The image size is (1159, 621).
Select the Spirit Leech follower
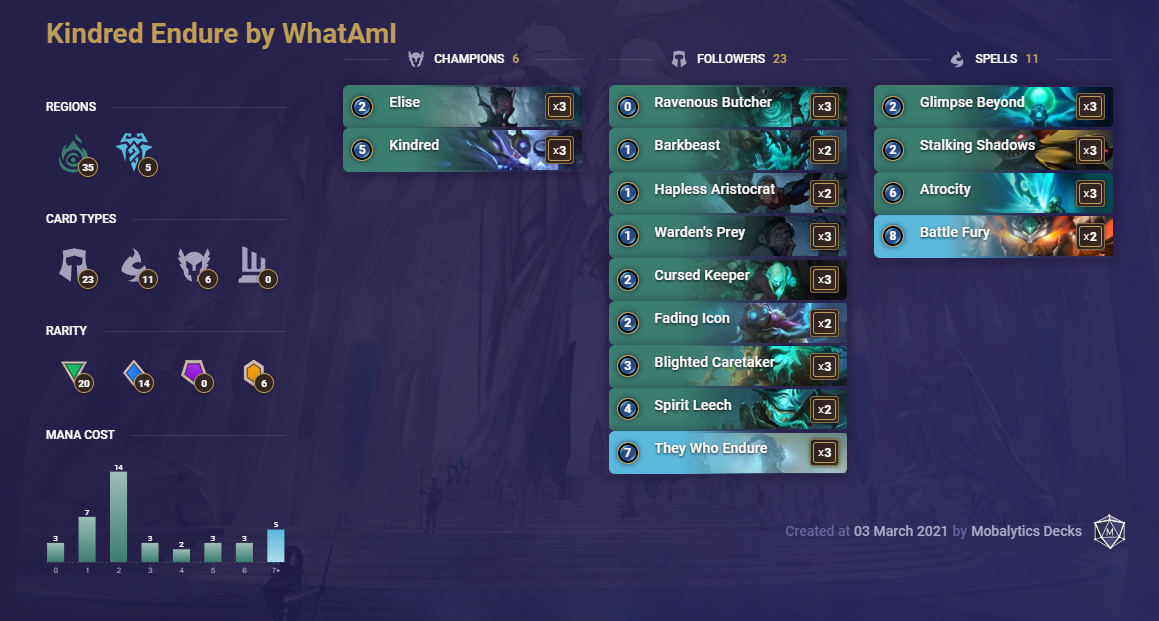tap(727, 409)
